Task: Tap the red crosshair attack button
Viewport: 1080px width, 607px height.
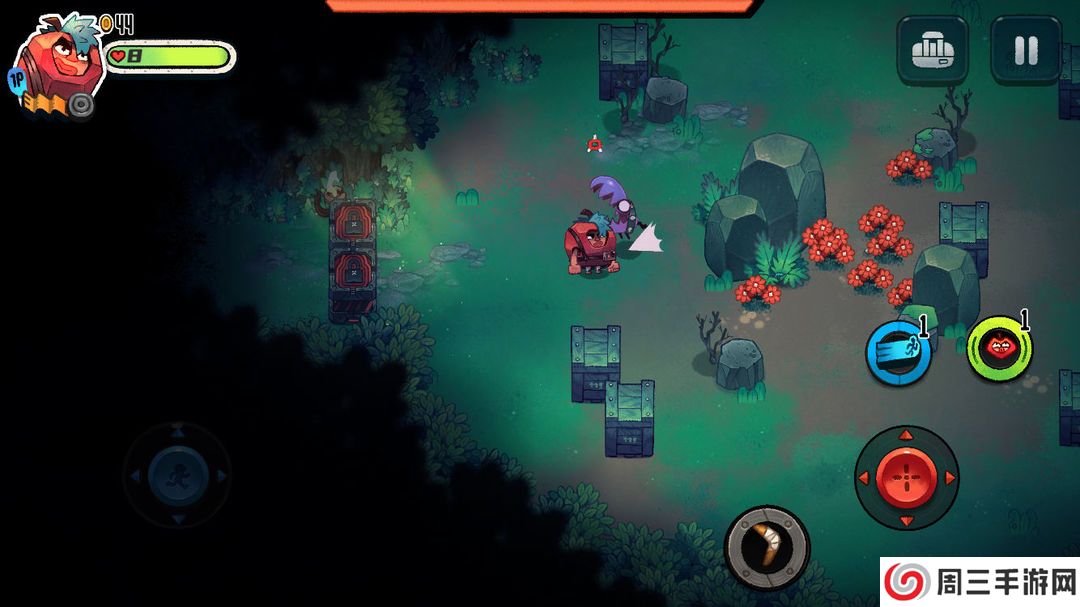Action: coord(906,478)
